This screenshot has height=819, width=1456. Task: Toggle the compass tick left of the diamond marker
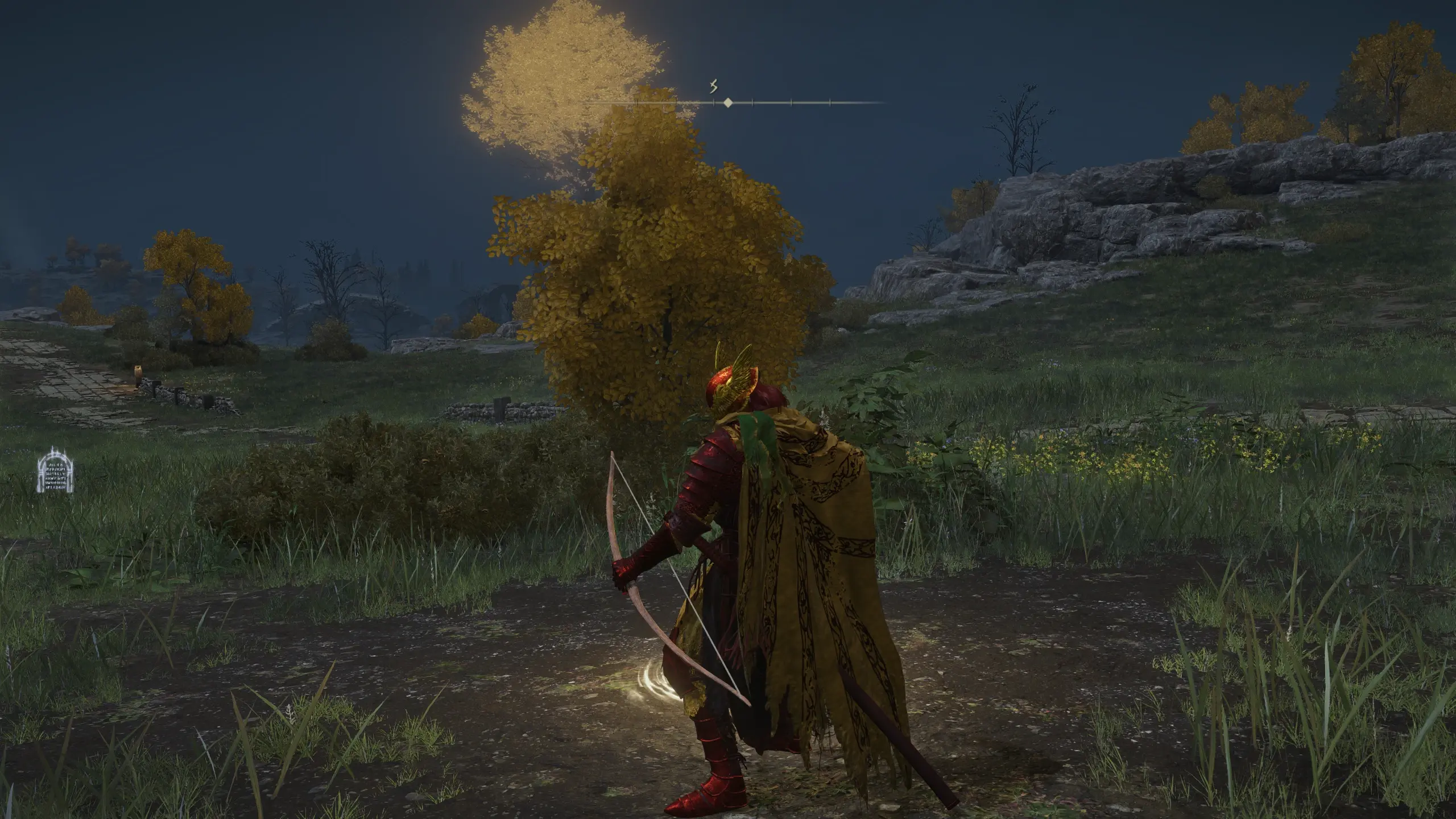pyautogui.click(x=713, y=103)
